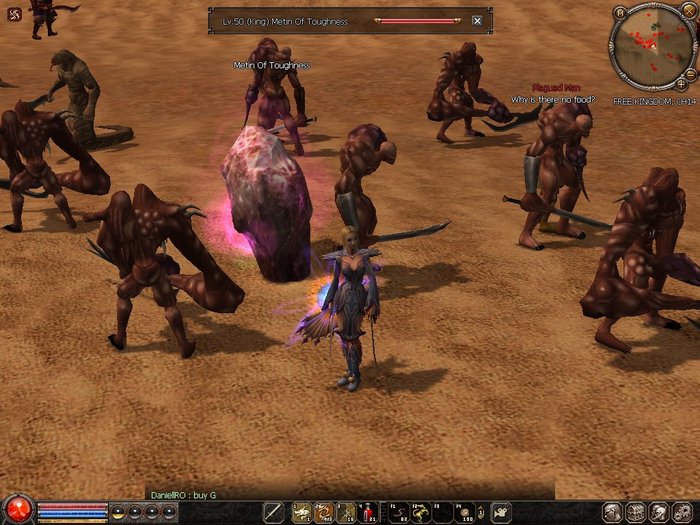Close the minimap with its X button
700x525 pixels.
[688, 13]
